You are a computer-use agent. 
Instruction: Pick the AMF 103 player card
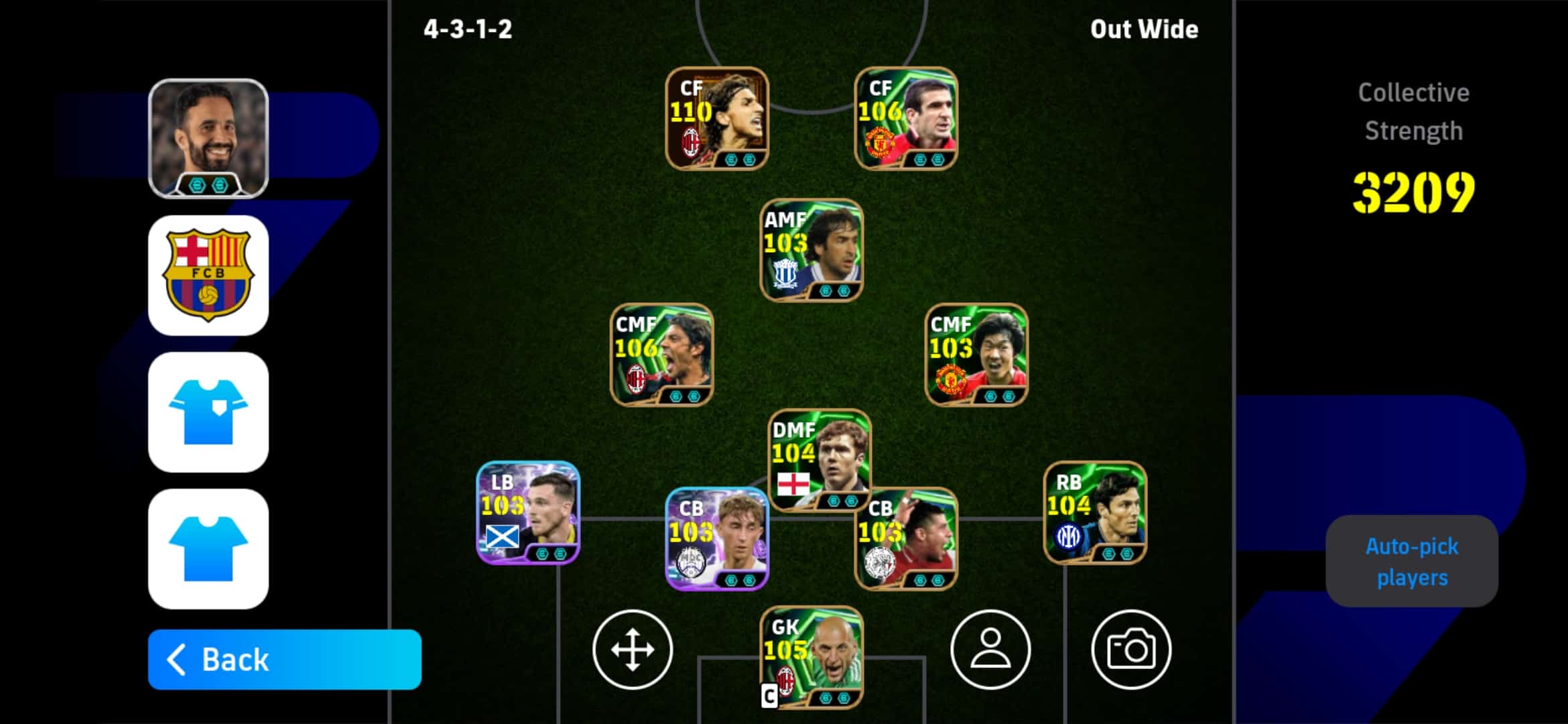[x=811, y=250]
